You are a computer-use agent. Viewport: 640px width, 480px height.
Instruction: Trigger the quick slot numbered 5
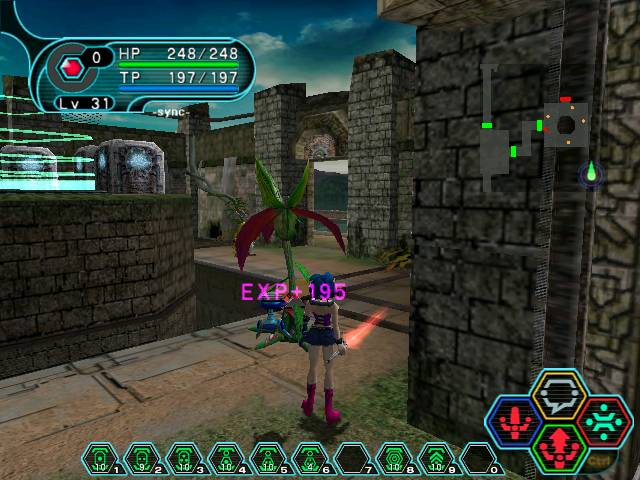tap(268, 459)
